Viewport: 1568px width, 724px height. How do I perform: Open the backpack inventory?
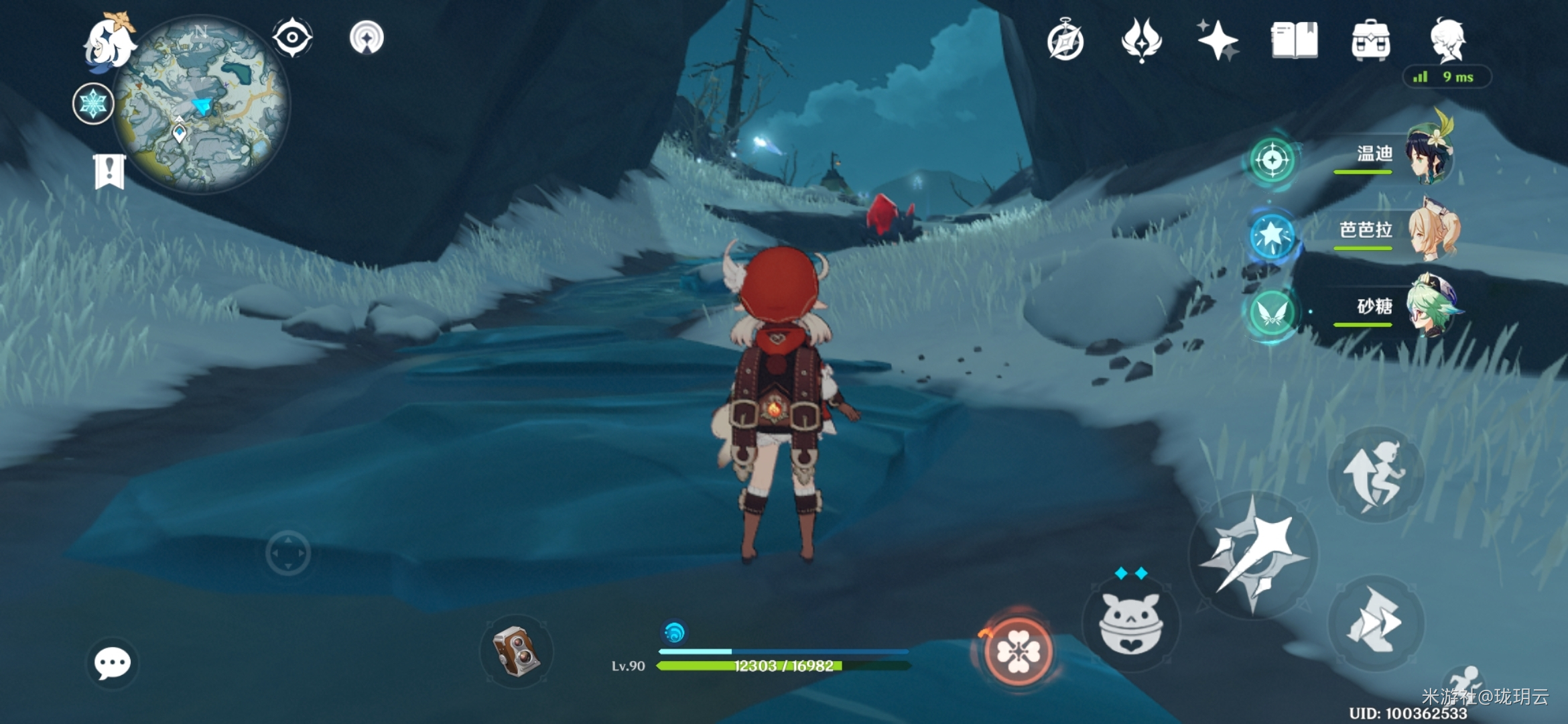(1370, 40)
